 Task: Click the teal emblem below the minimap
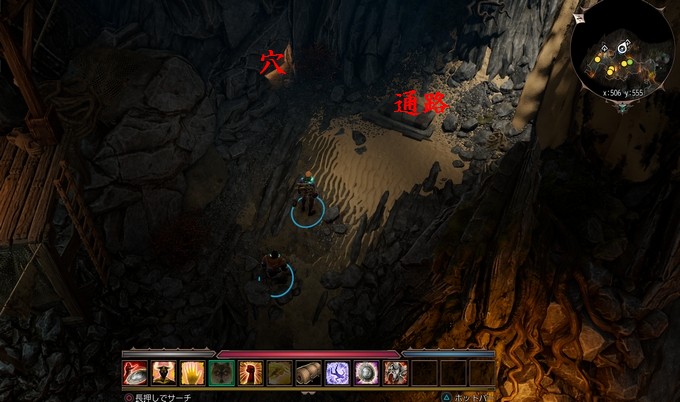(623, 108)
